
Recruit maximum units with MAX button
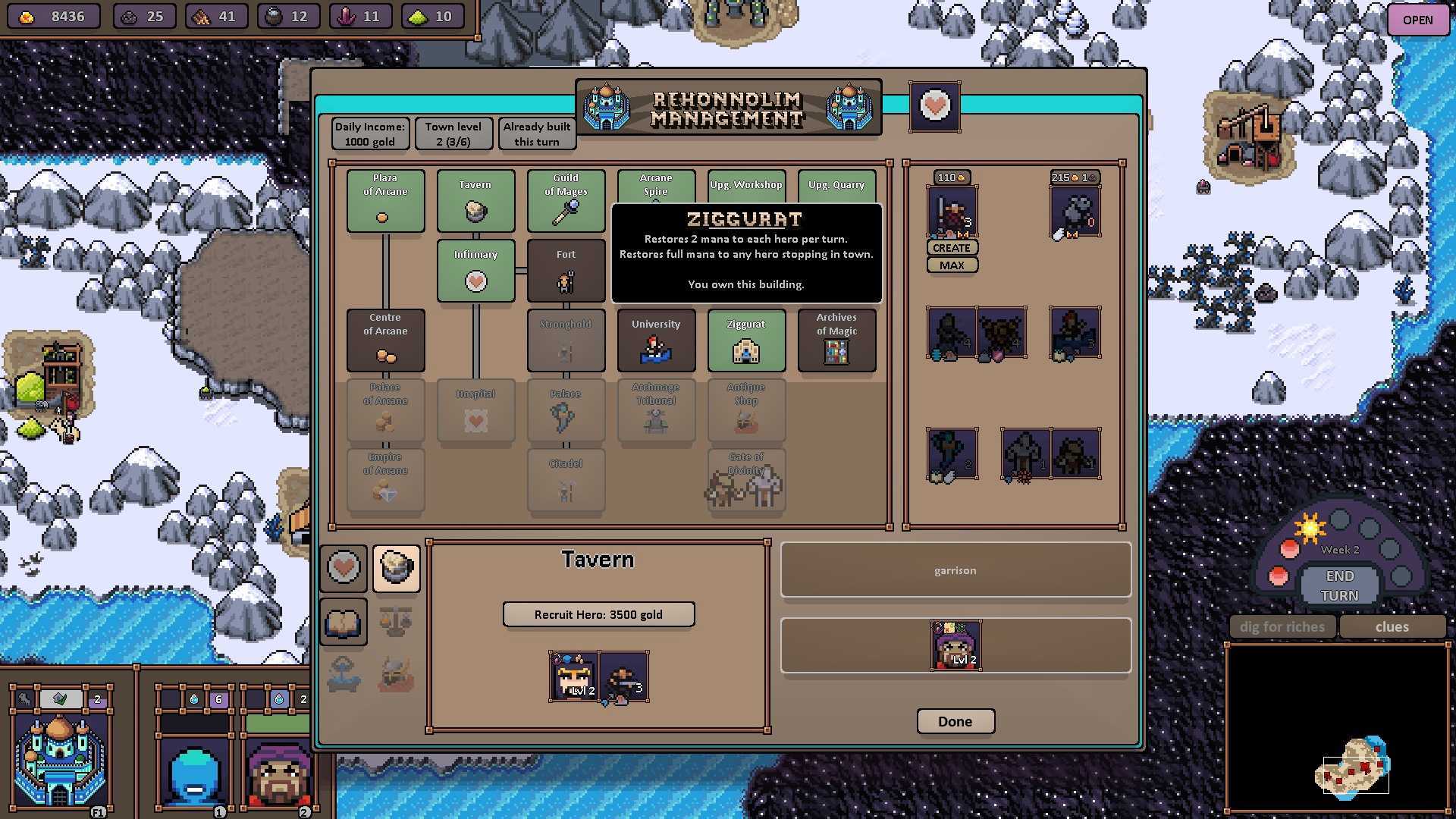(x=952, y=265)
